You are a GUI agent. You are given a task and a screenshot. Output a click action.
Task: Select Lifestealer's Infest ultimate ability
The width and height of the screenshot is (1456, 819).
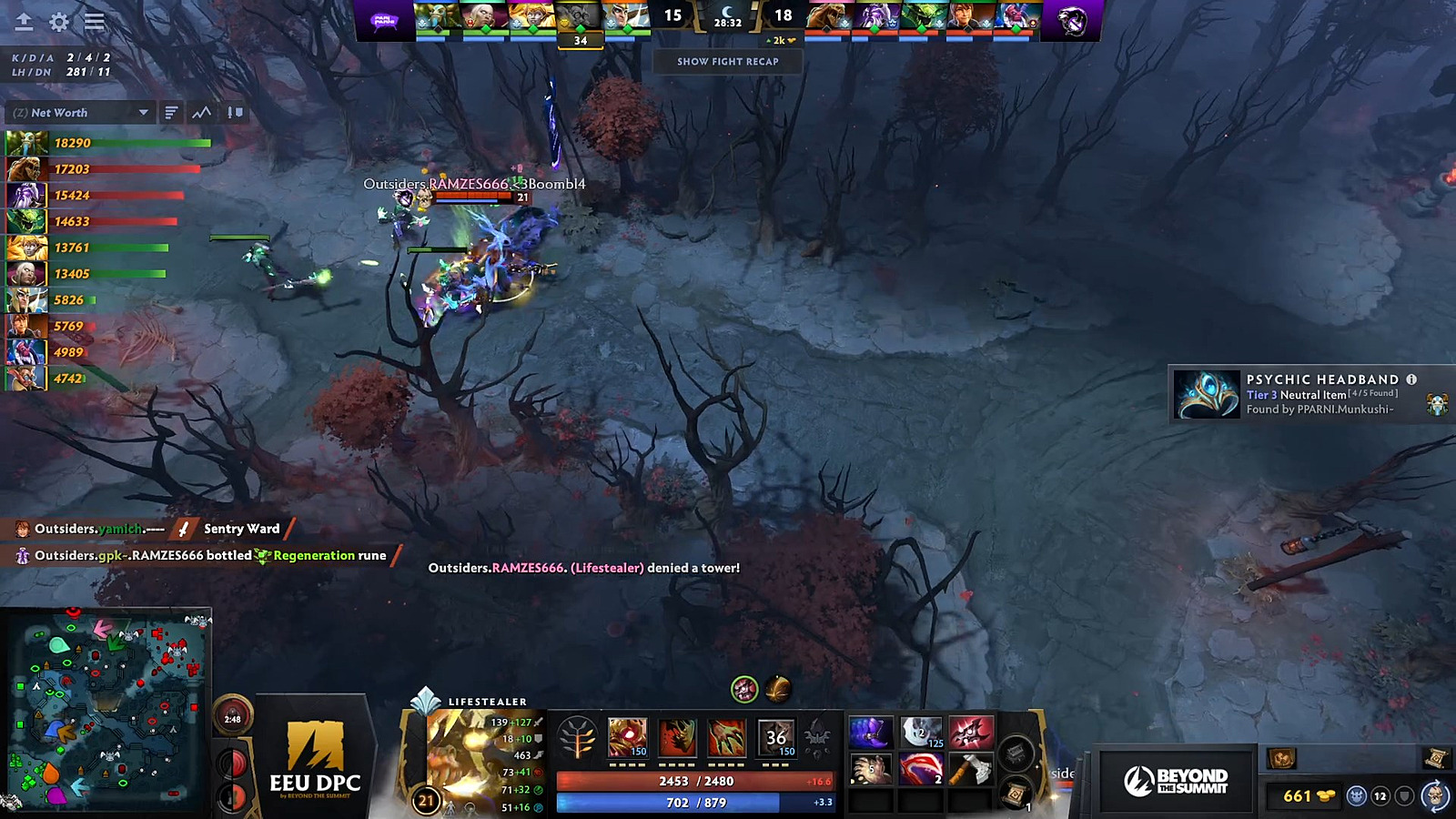pyautogui.click(x=776, y=737)
